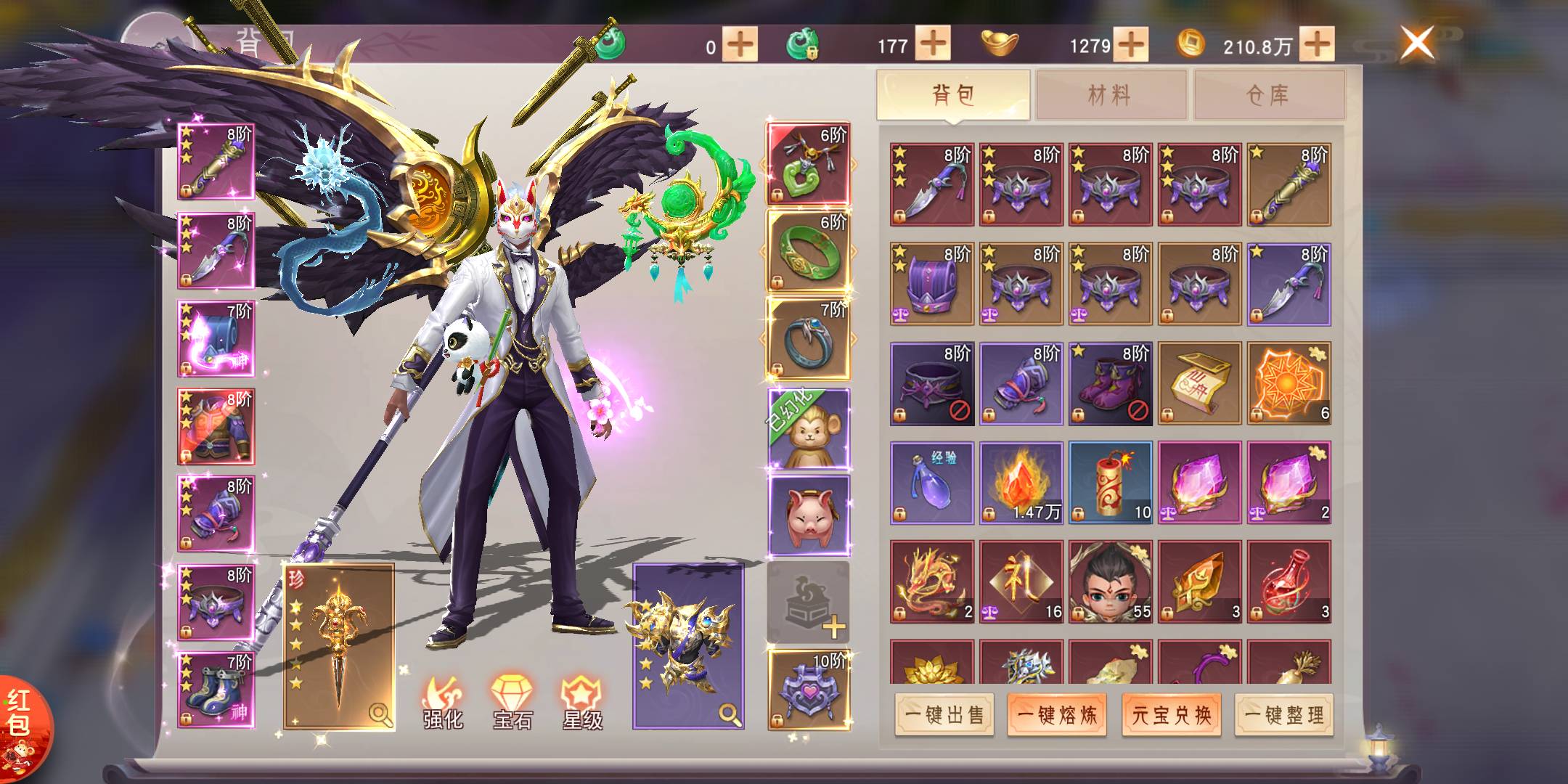Sort items with 一键整理

pyautogui.click(x=1284, y=715)
